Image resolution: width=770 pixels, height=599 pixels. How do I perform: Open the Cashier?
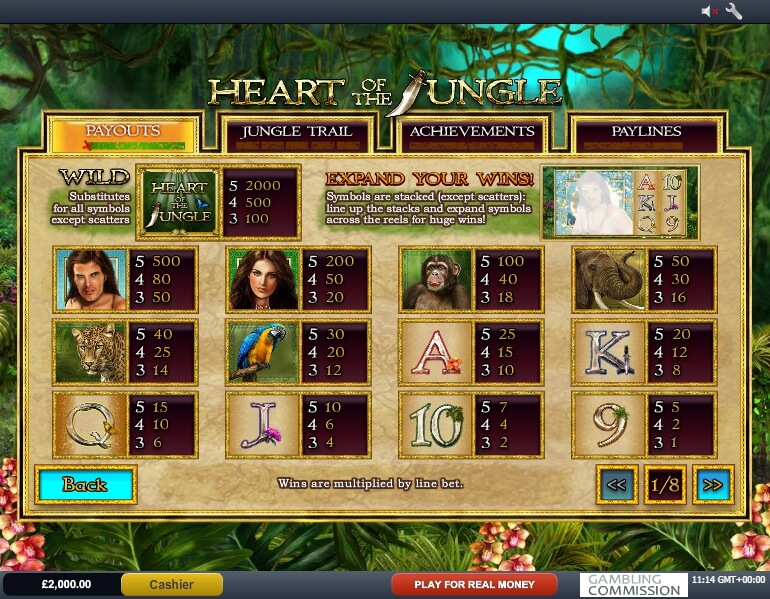click(x=171, y=584)
